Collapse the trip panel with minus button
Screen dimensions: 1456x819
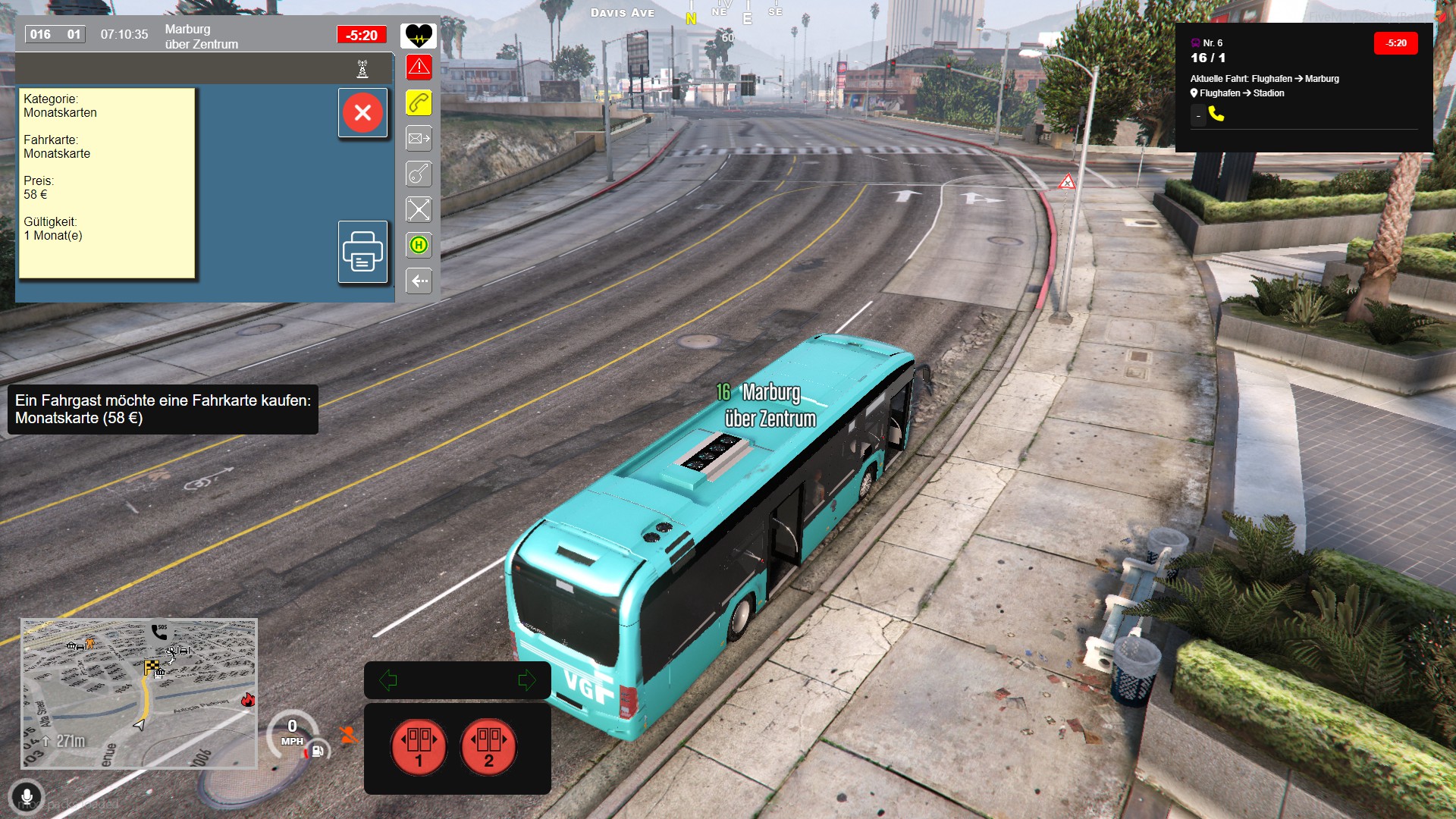tap(1198, 116)
